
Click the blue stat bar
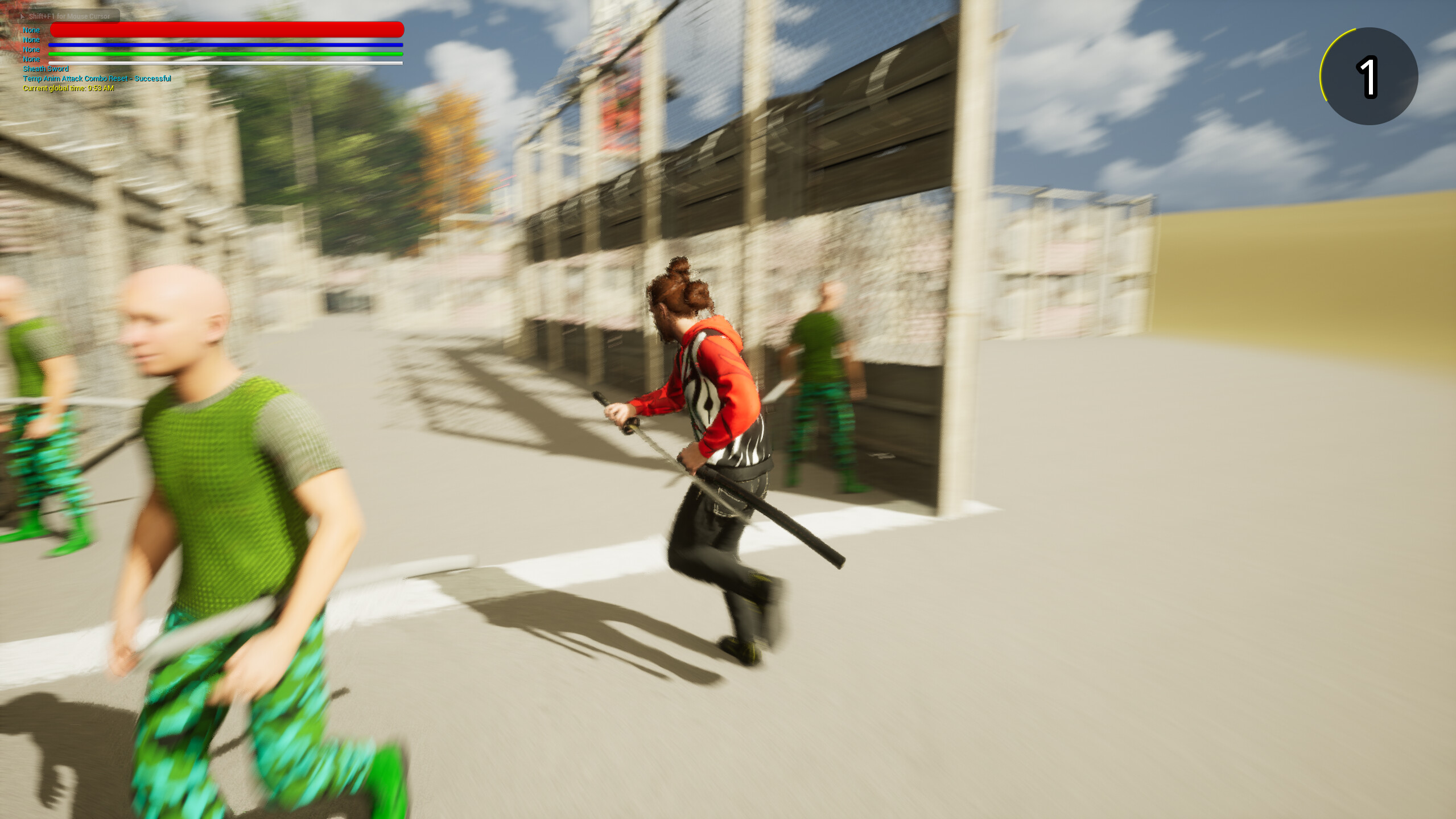click(x=228, y=44)
